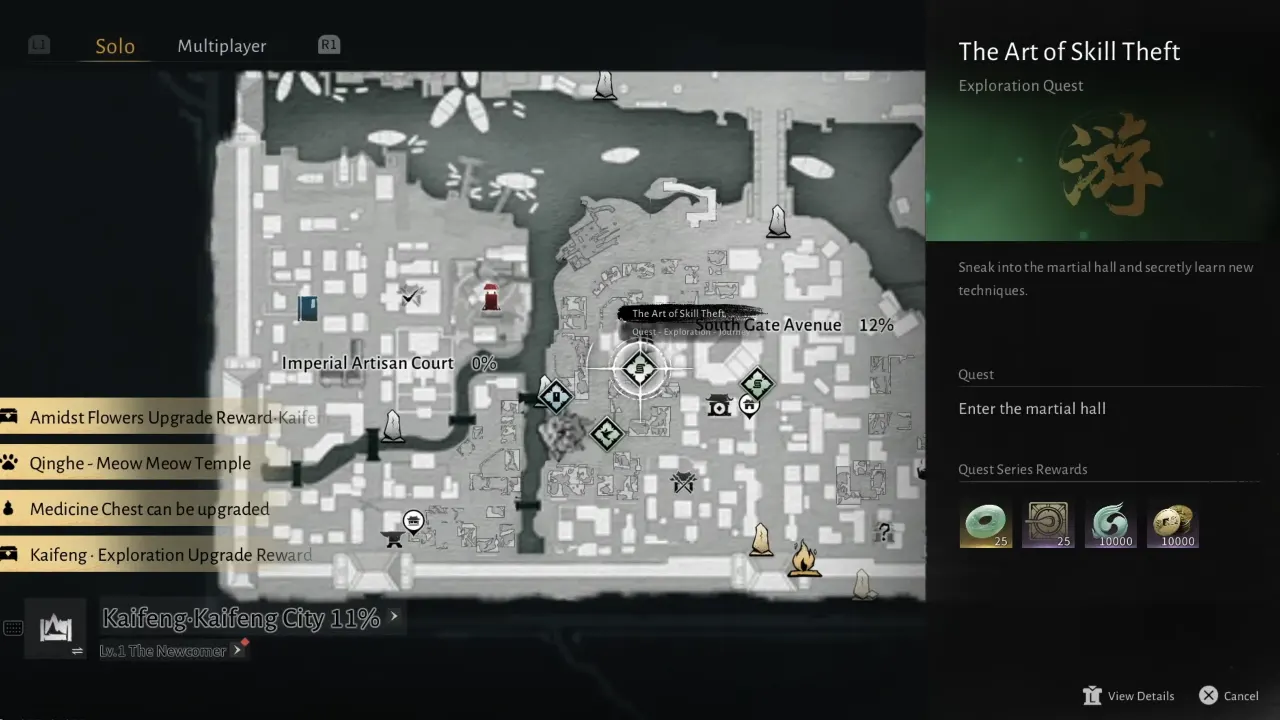Select the campfire marker on the map
The image size is (1280, 720).
click(803, 560)
